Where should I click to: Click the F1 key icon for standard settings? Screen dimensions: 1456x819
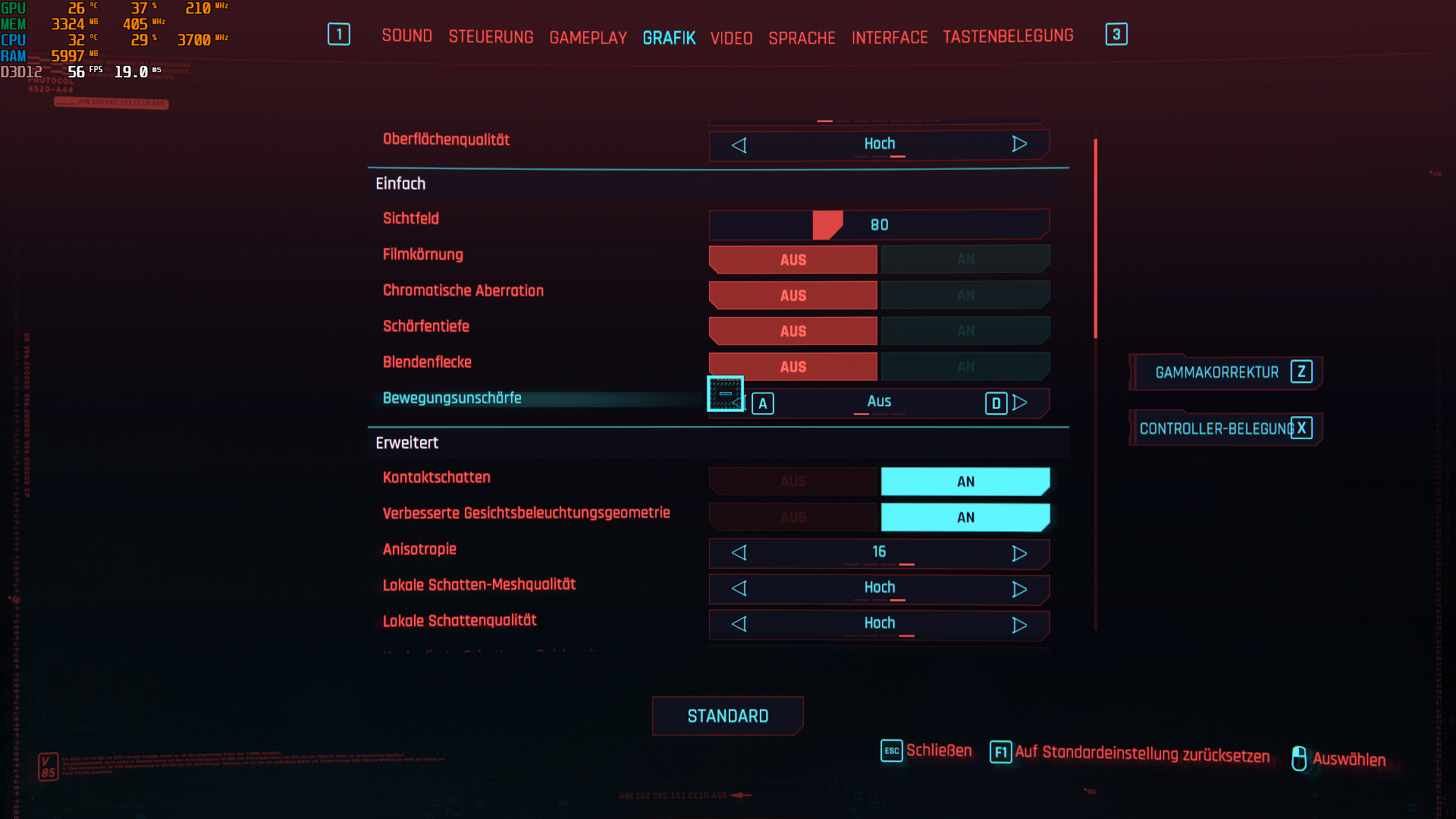click(1001, 750)
